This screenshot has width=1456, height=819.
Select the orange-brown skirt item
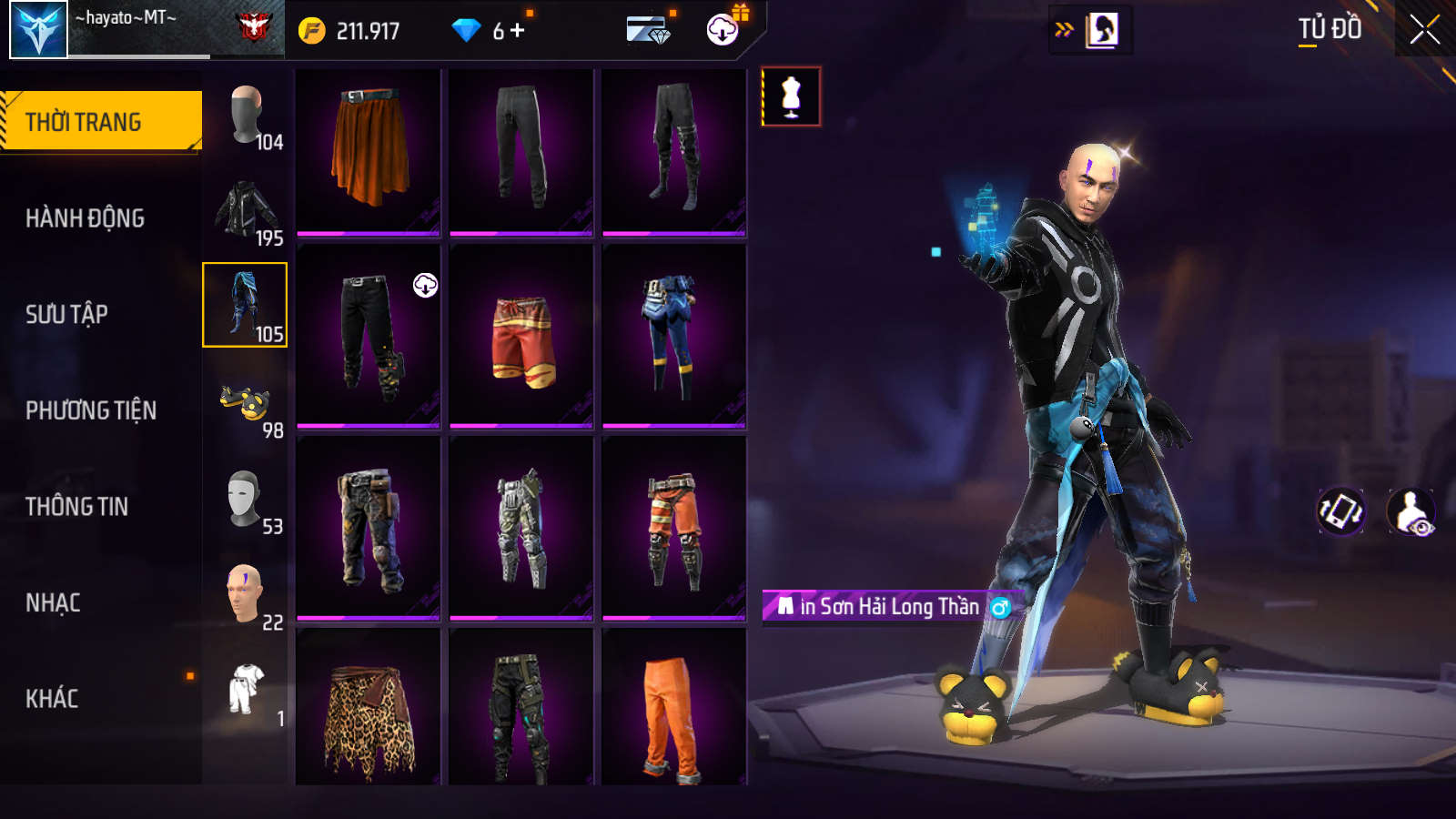369,151
